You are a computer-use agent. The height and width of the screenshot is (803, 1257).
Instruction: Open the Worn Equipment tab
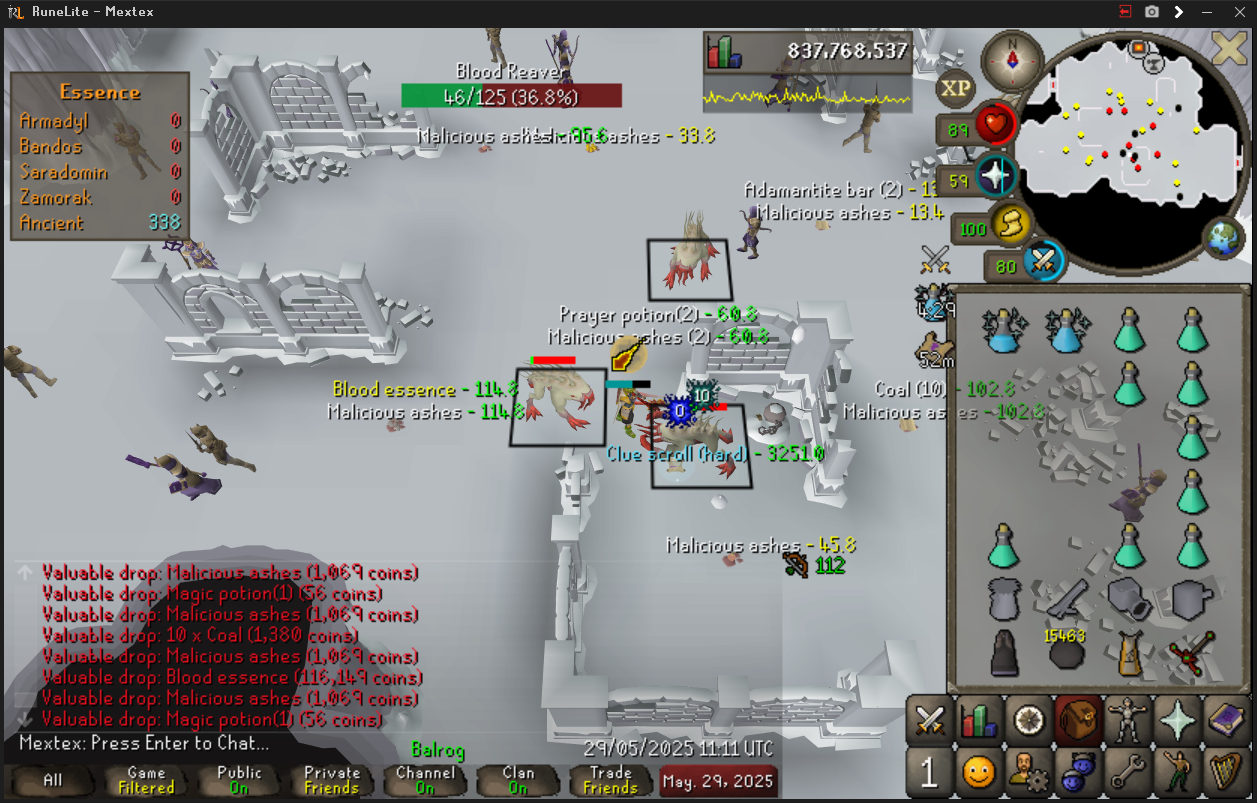coord(1128,720)
